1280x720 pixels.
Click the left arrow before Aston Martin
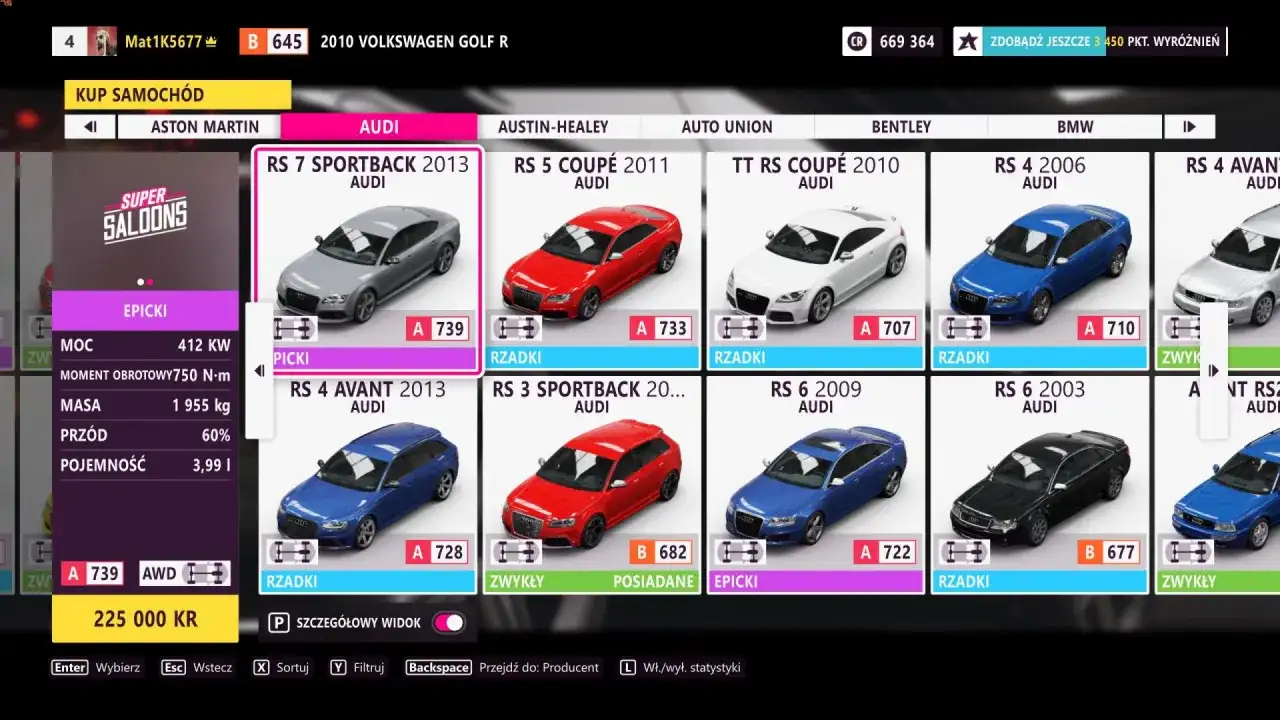coord(89,126)
